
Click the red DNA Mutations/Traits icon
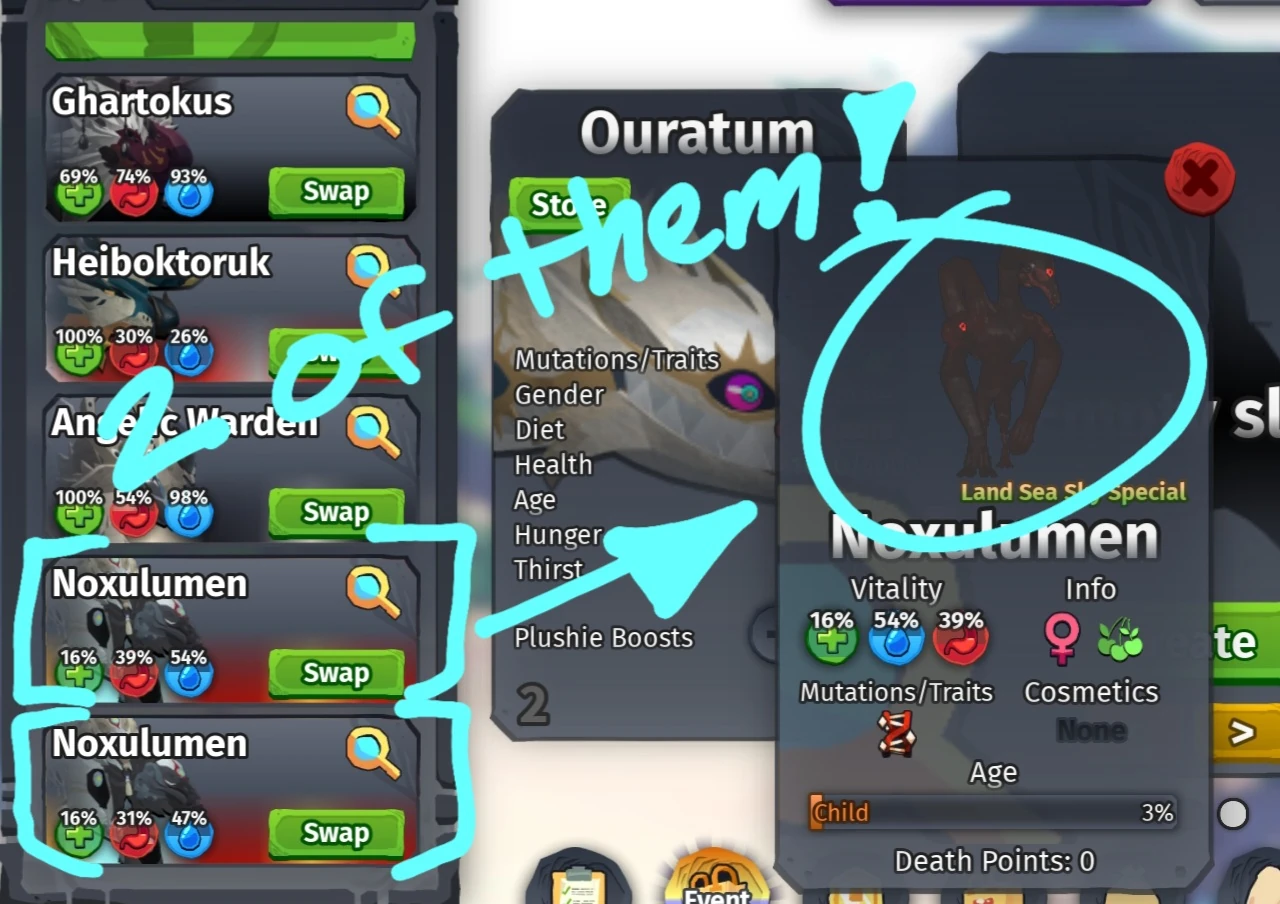pos(895,733)
